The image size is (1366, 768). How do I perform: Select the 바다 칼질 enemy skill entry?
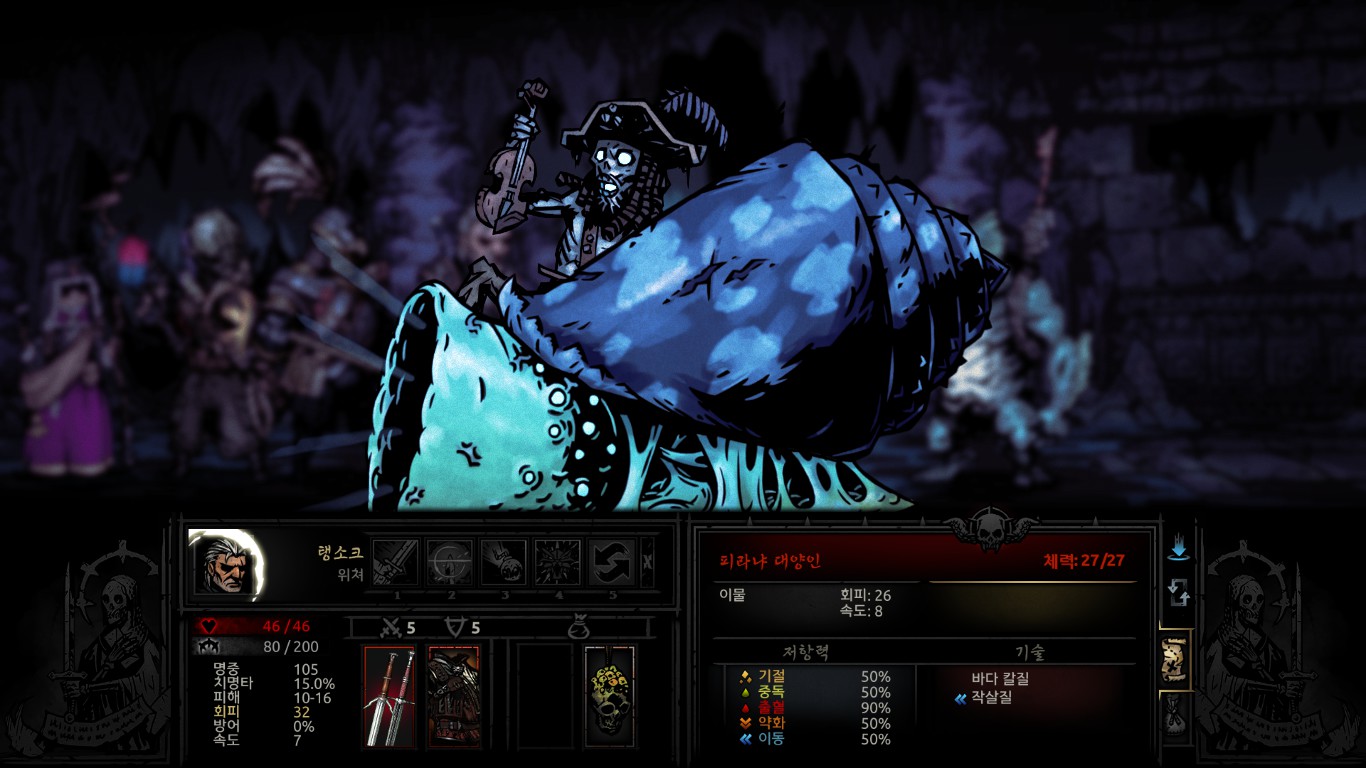tap(1000, 678)
